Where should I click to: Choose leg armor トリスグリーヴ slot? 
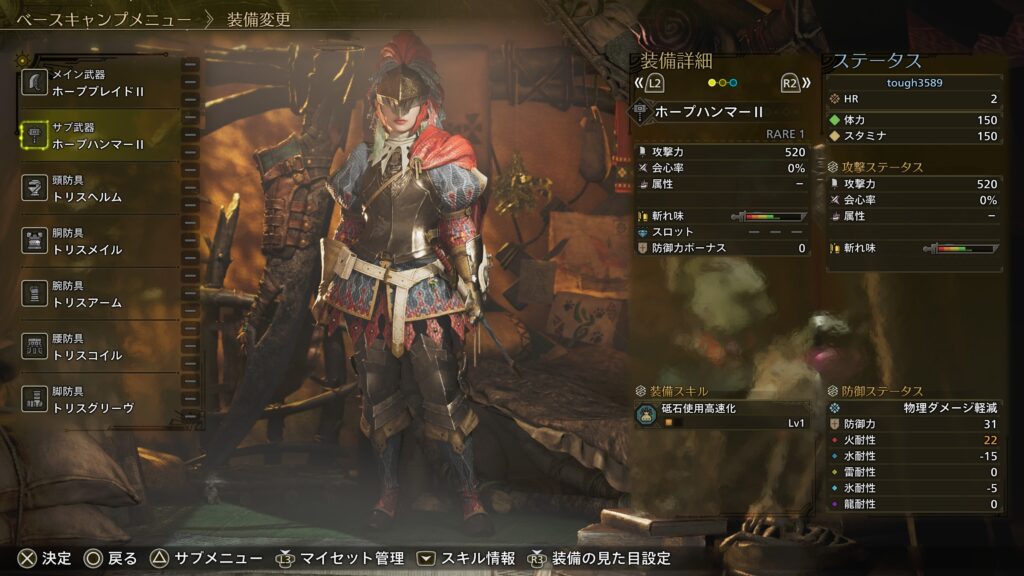coord(98,400)
